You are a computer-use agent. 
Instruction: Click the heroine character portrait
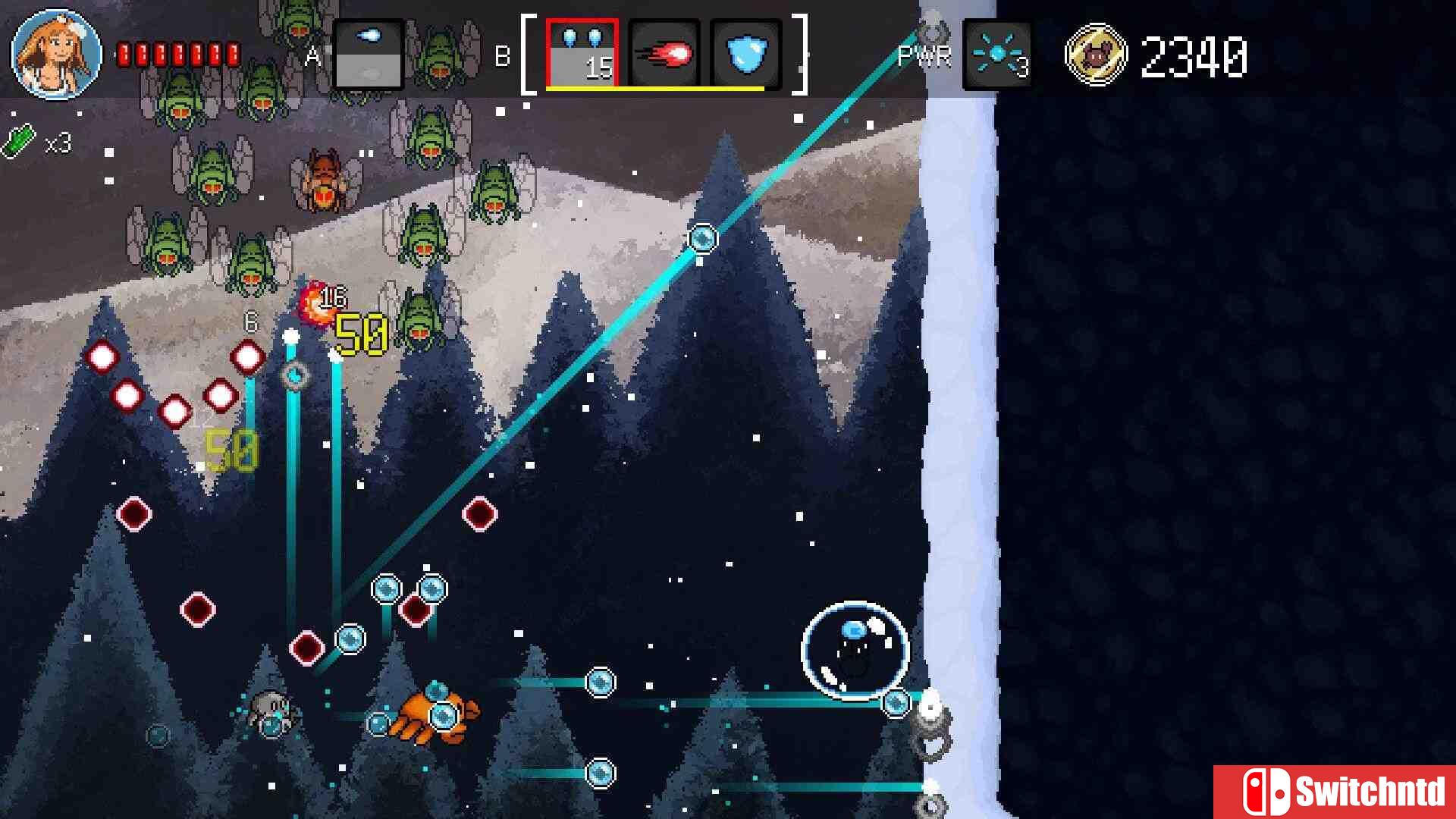57,55
